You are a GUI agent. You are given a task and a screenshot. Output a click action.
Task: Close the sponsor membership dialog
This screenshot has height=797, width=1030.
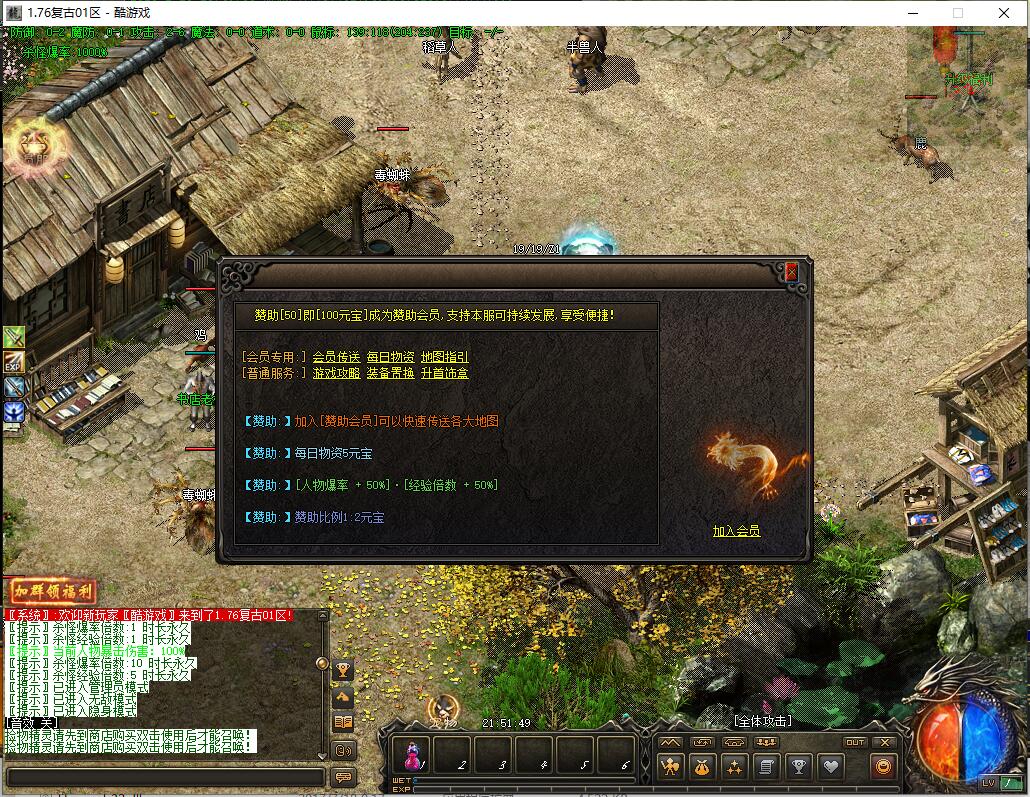(x=791, y=271)
